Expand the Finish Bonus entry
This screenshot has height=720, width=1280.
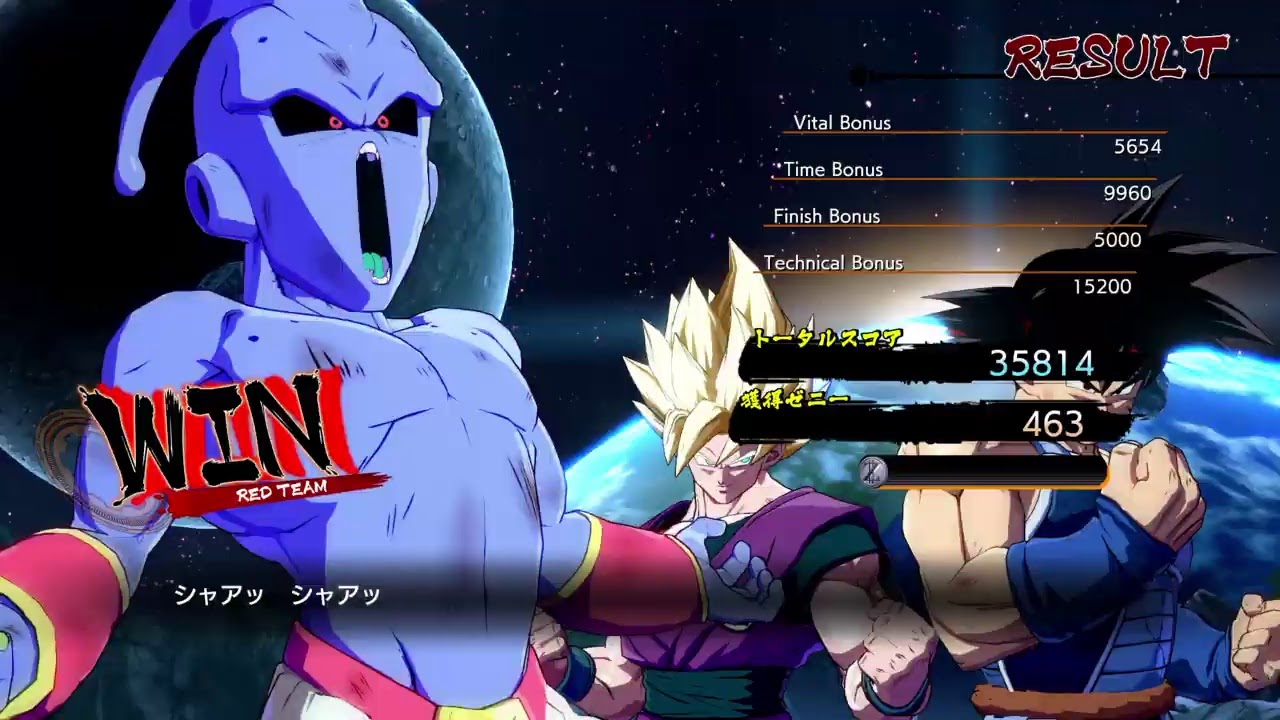pyautogui.click(x=826, y=216)
